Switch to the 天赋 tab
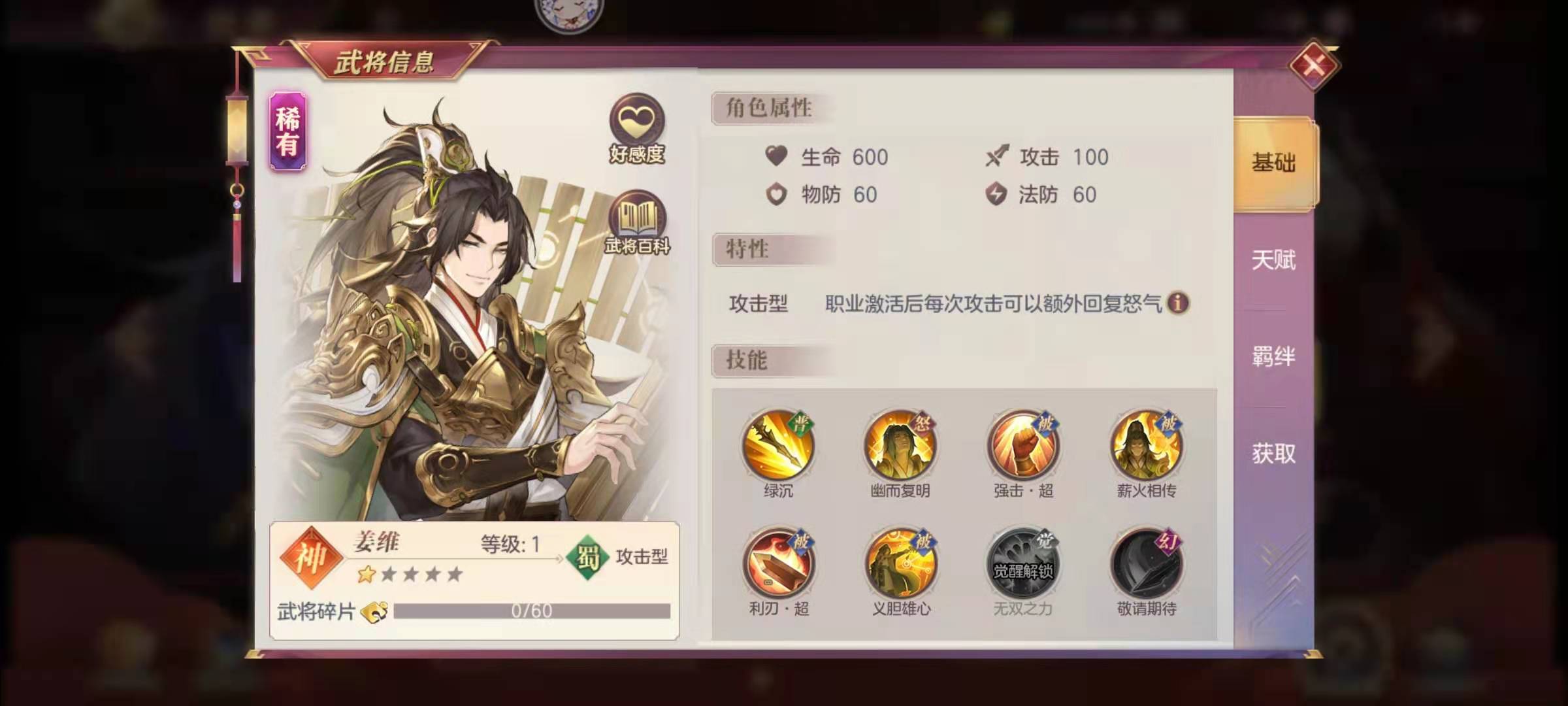1568x706 pixels. click(1274, 261)
